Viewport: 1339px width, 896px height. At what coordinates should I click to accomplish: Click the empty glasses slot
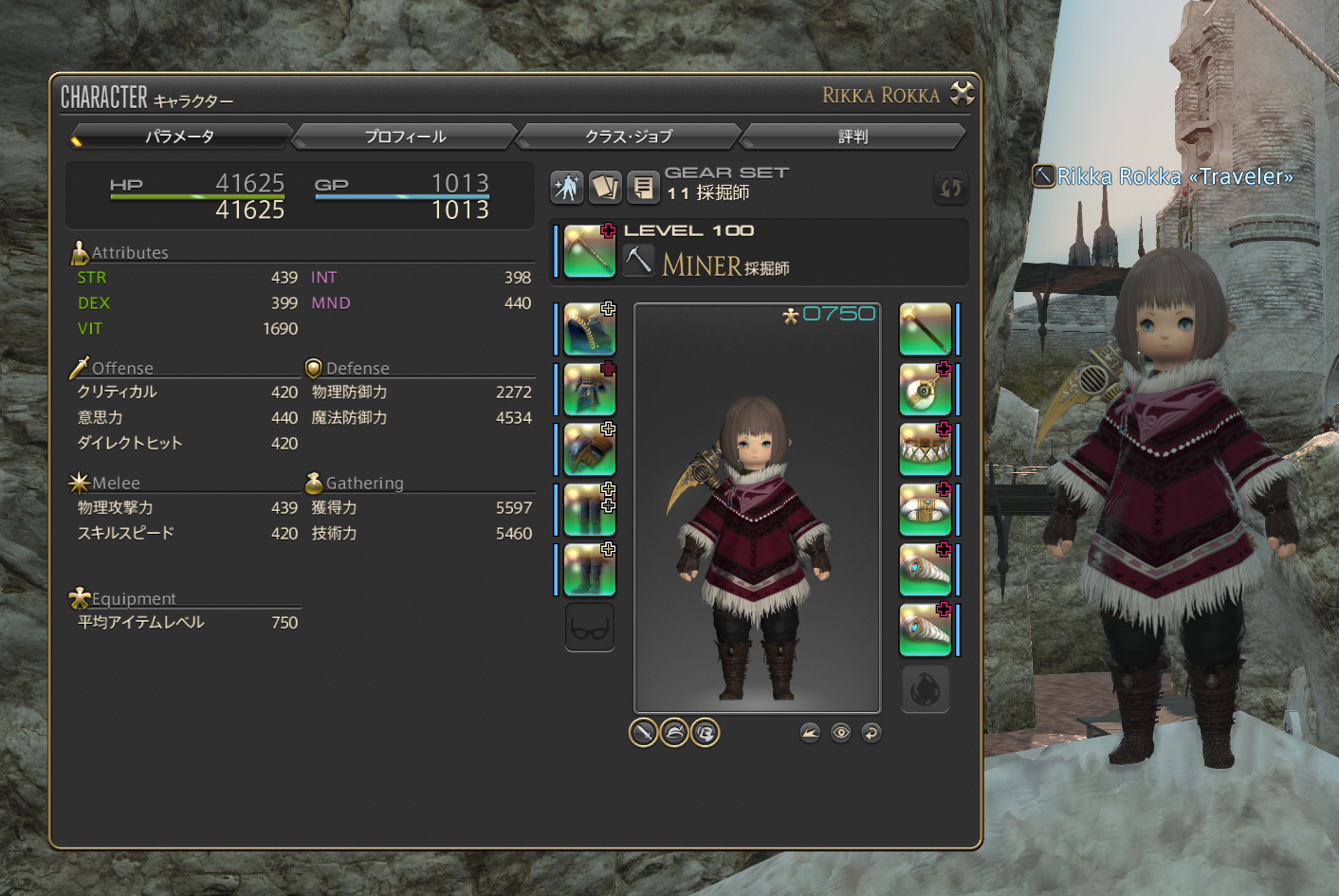[x=589, y=628]
